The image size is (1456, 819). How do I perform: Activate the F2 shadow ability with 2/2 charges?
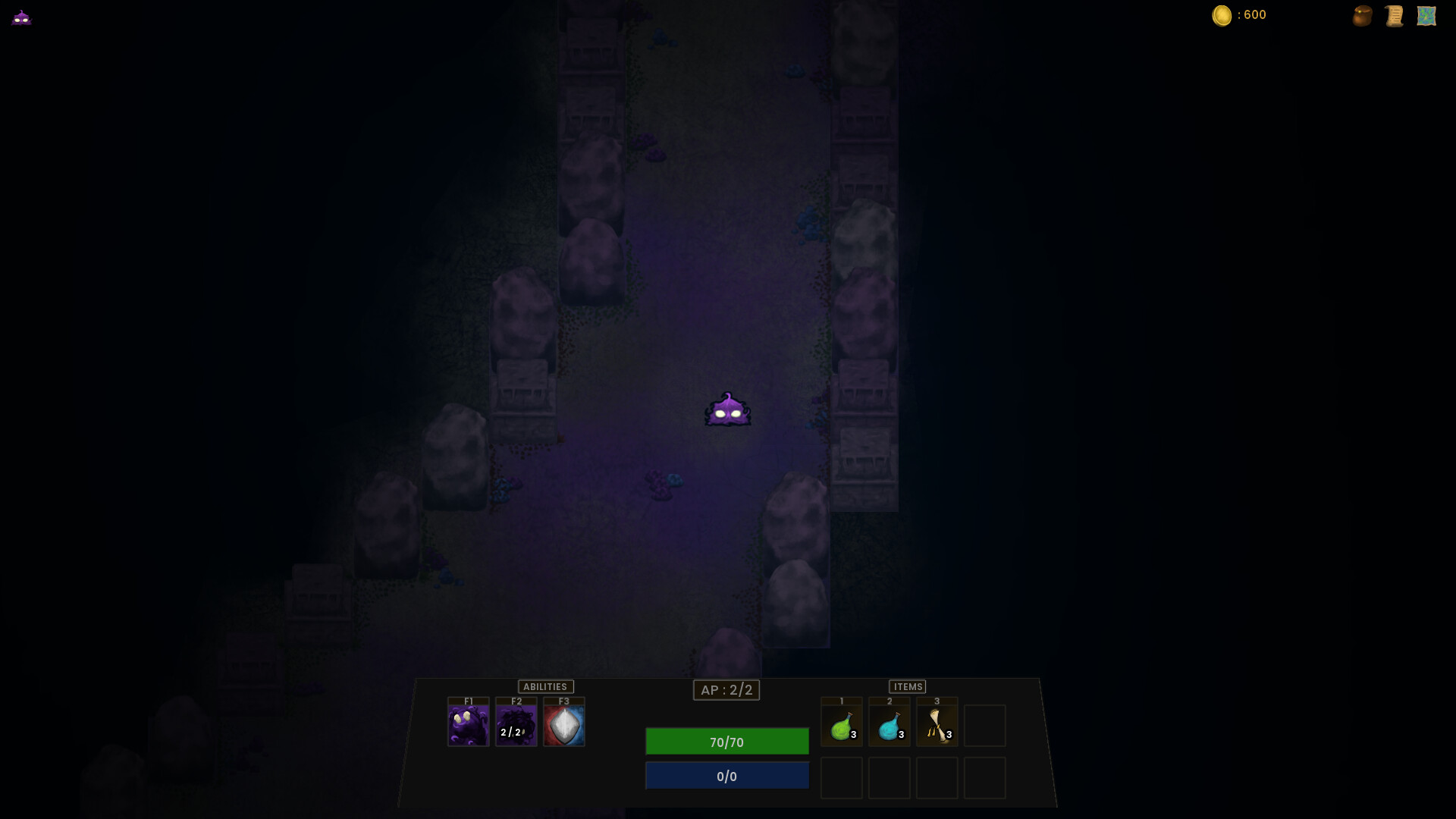[x=516, y=724]
